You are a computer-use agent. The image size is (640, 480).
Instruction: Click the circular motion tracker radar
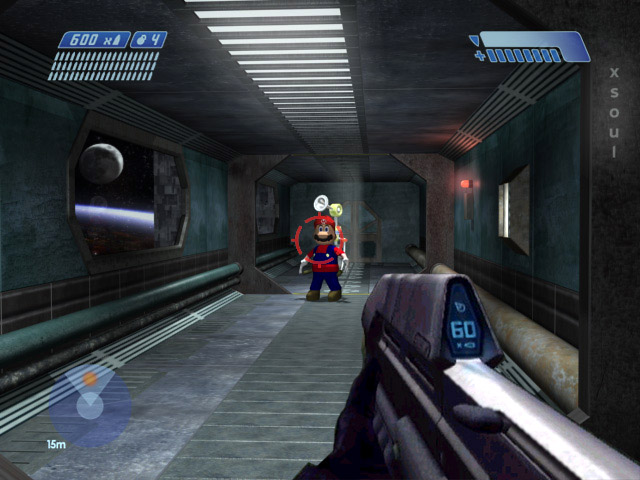tap(90, 404)
